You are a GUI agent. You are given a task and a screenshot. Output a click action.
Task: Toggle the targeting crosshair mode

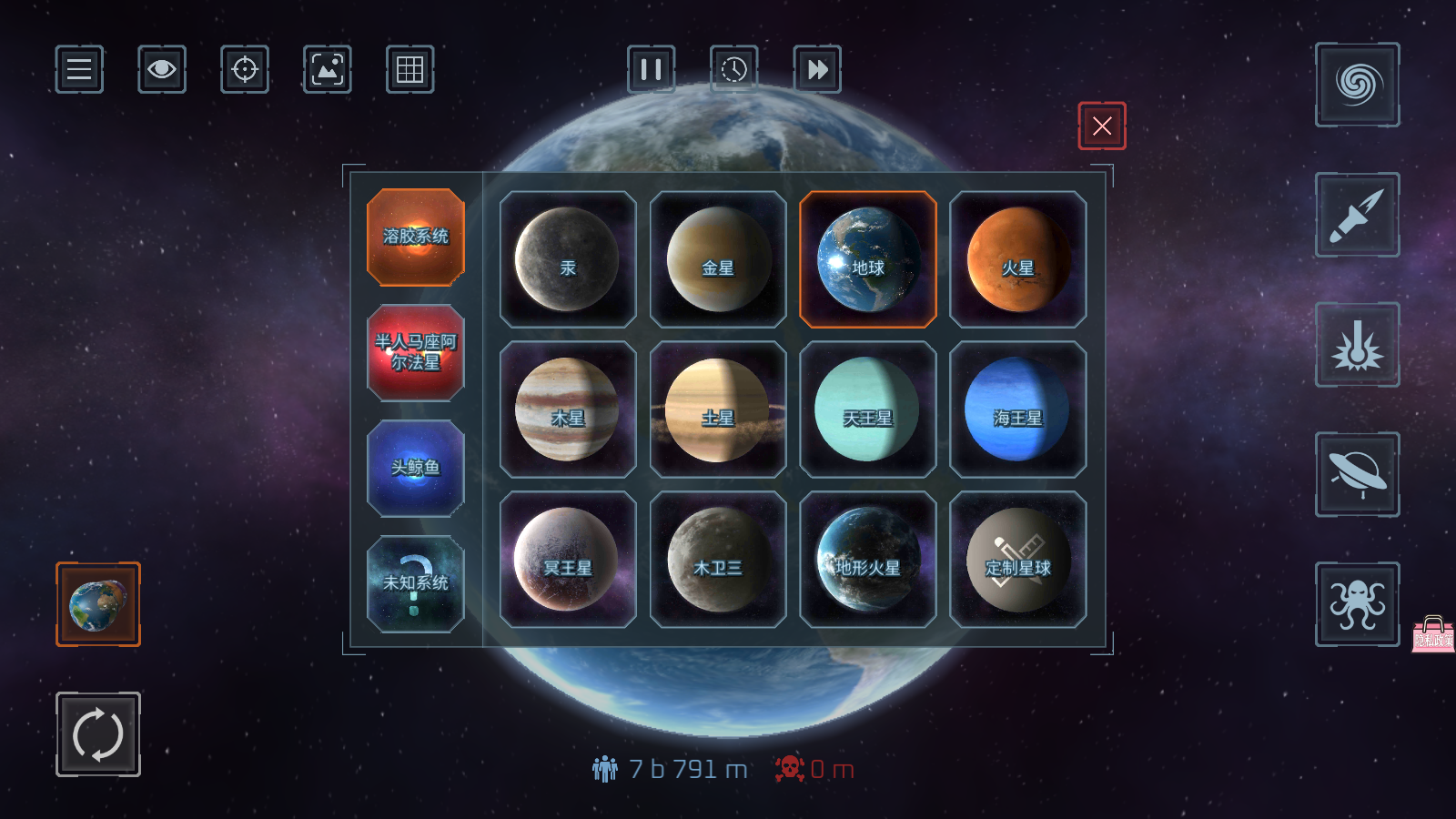pyautogui.click(x=244, y=70)
